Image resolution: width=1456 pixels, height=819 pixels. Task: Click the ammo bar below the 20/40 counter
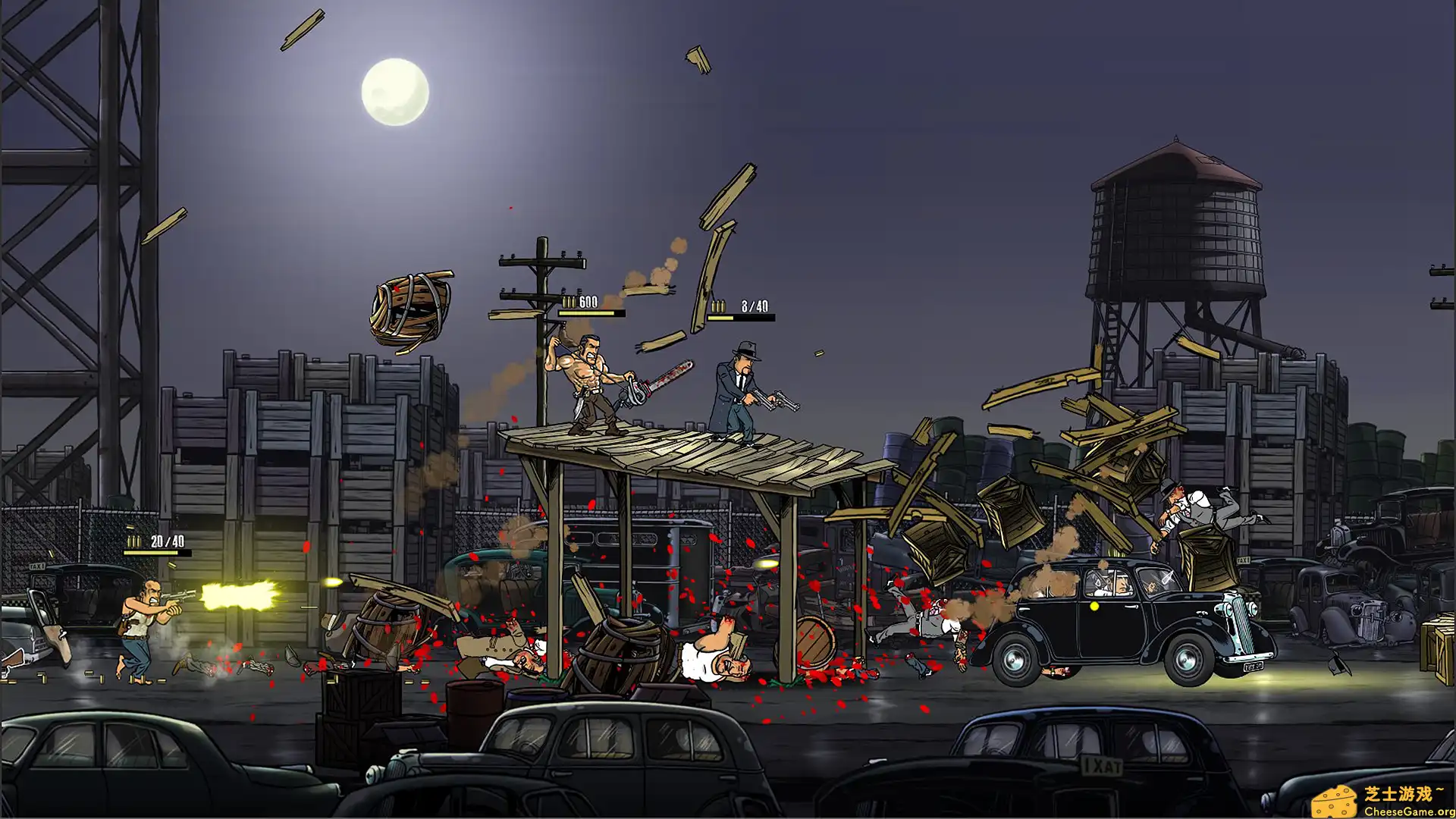tap(155, 554)
